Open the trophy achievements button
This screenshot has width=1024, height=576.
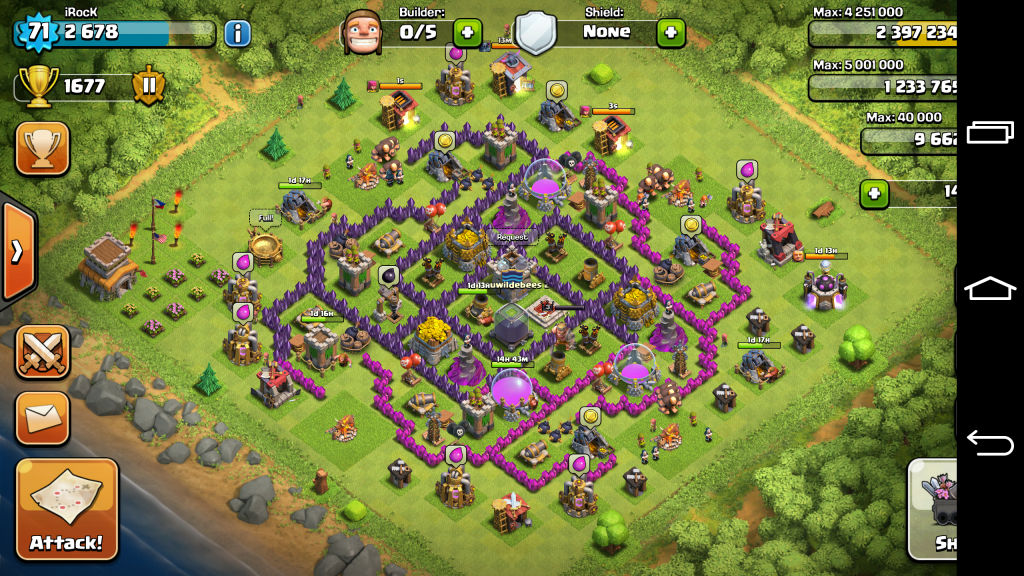pos(42,149)
